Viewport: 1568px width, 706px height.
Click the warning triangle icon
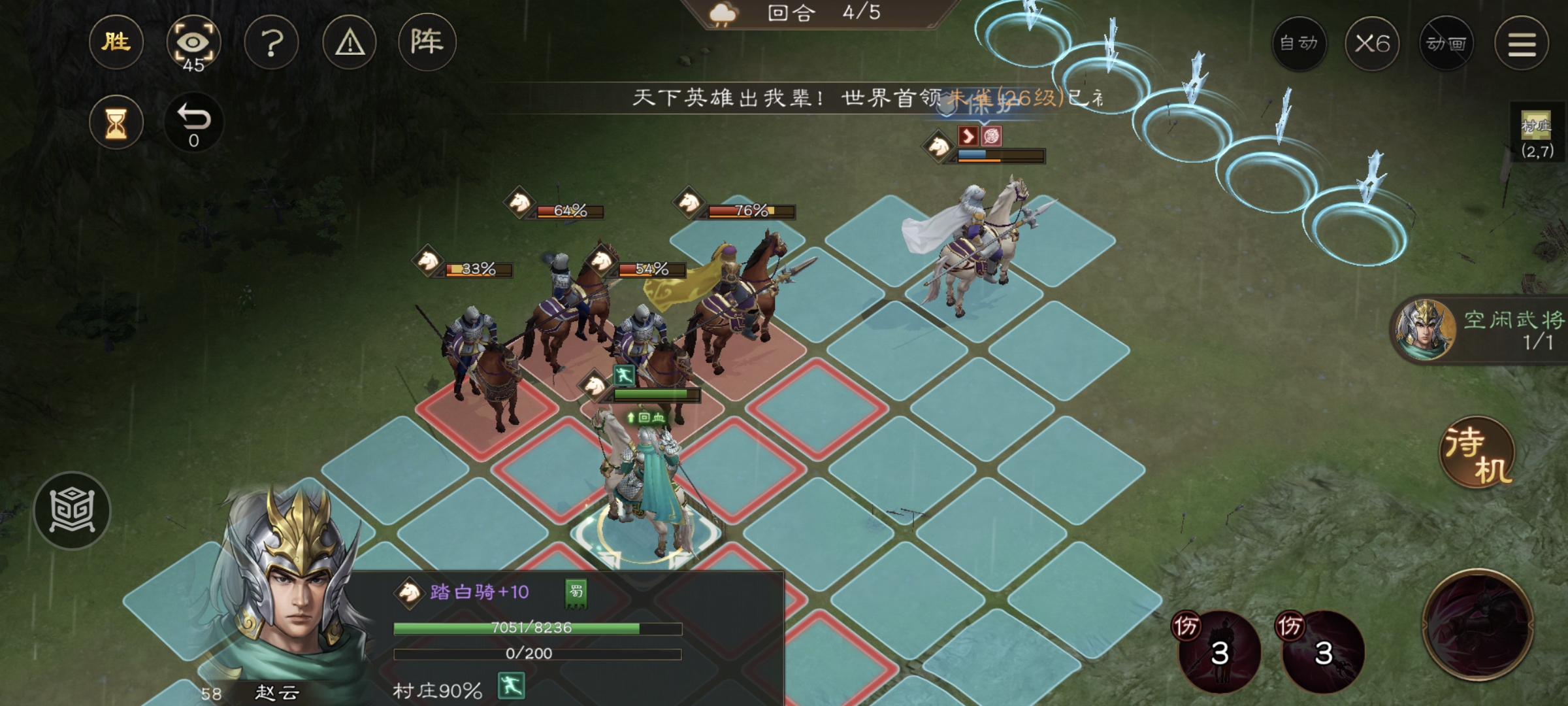349,41
